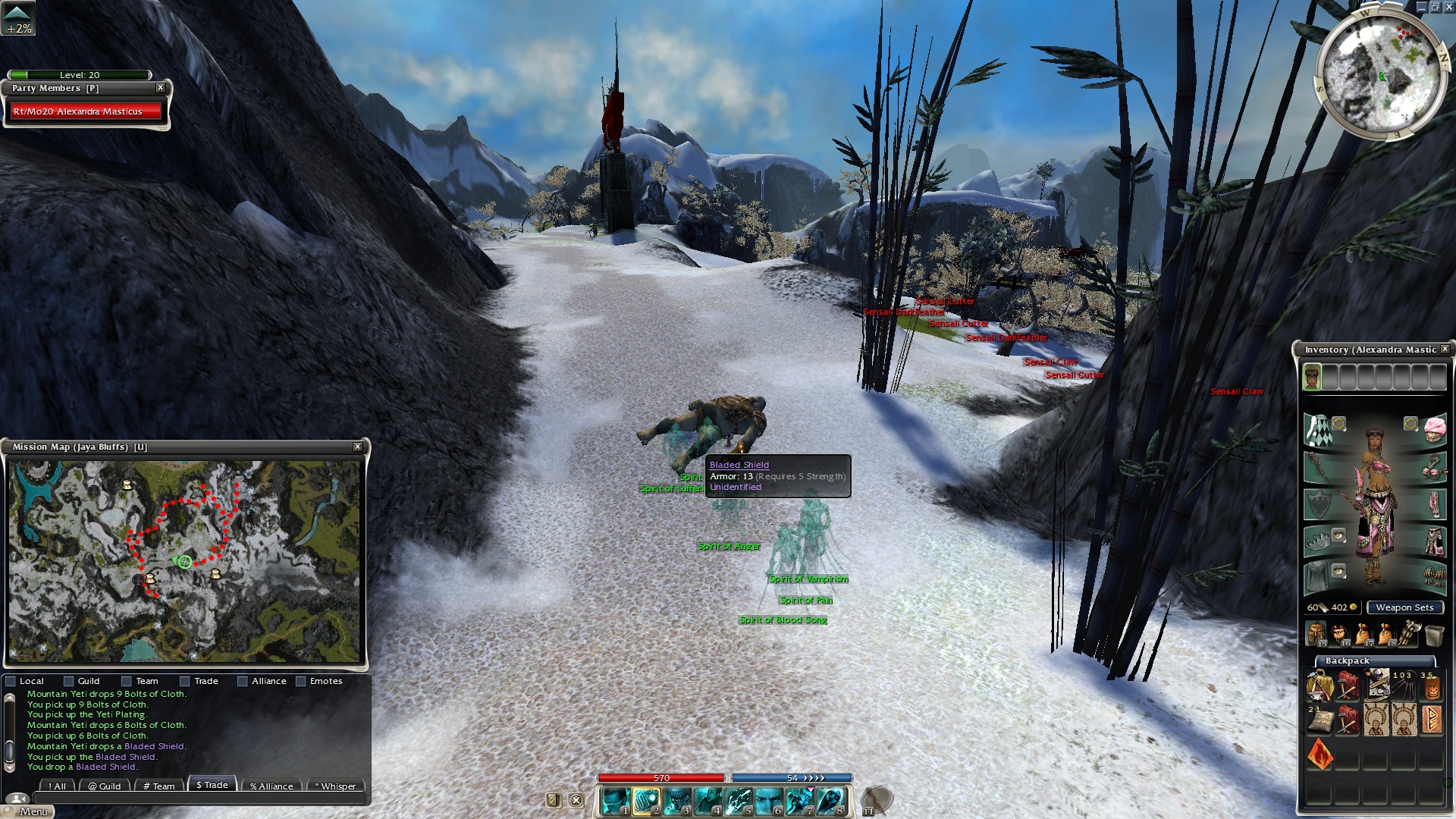Select the pumpkin item stack of 35

point(1430,686)
